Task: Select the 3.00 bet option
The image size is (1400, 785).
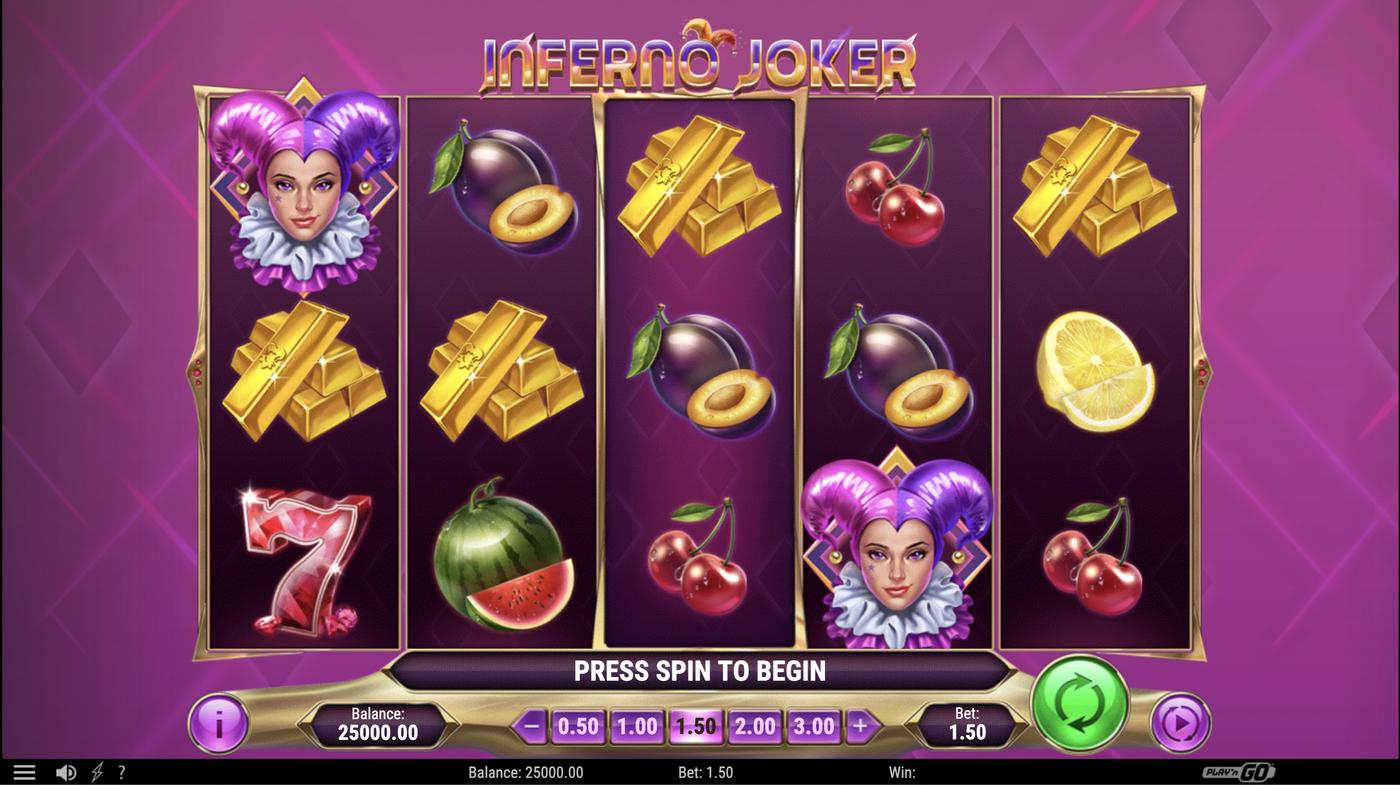Action: pos(813,725)
